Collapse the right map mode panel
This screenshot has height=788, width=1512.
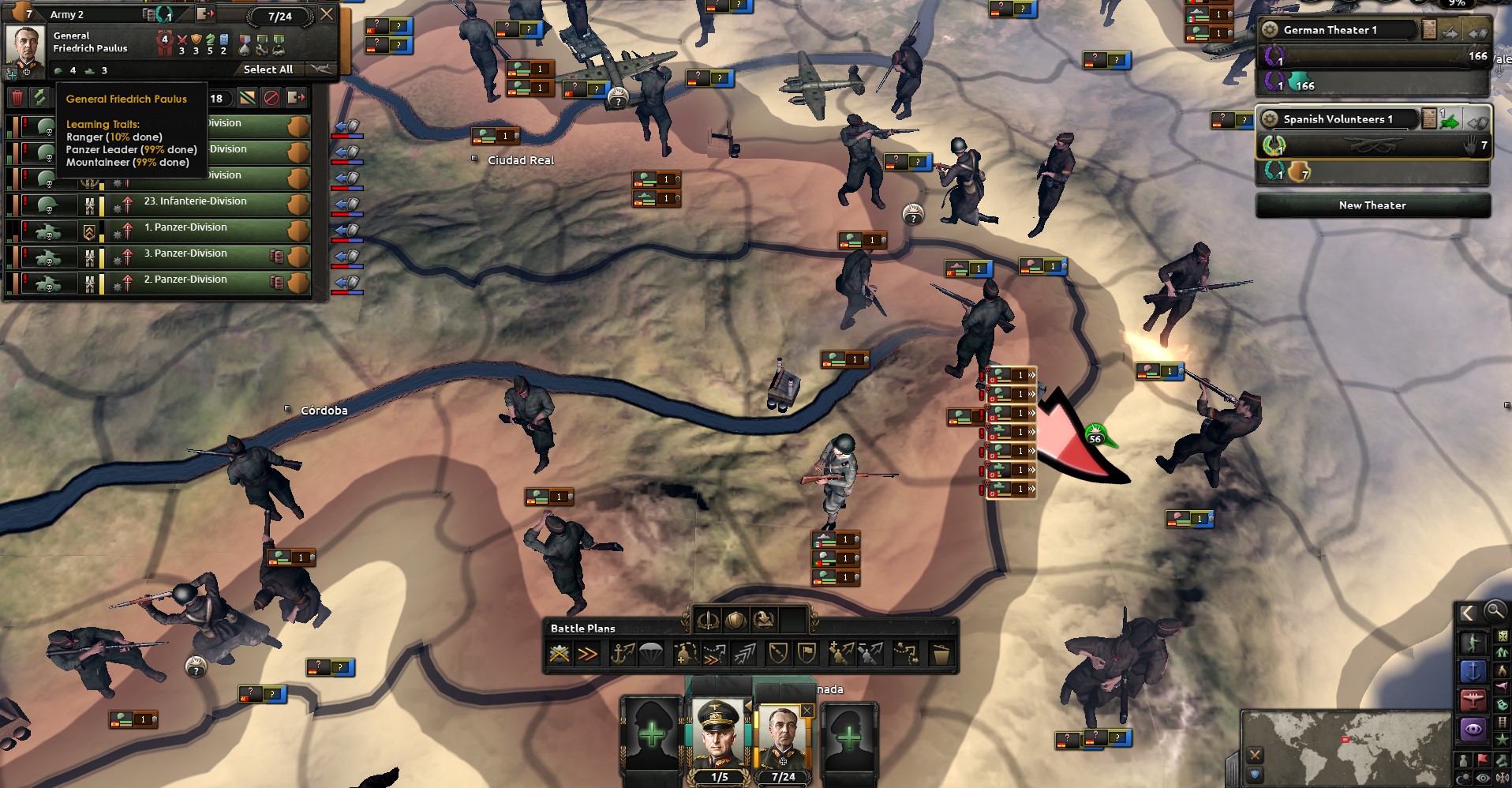[1468, 611]
